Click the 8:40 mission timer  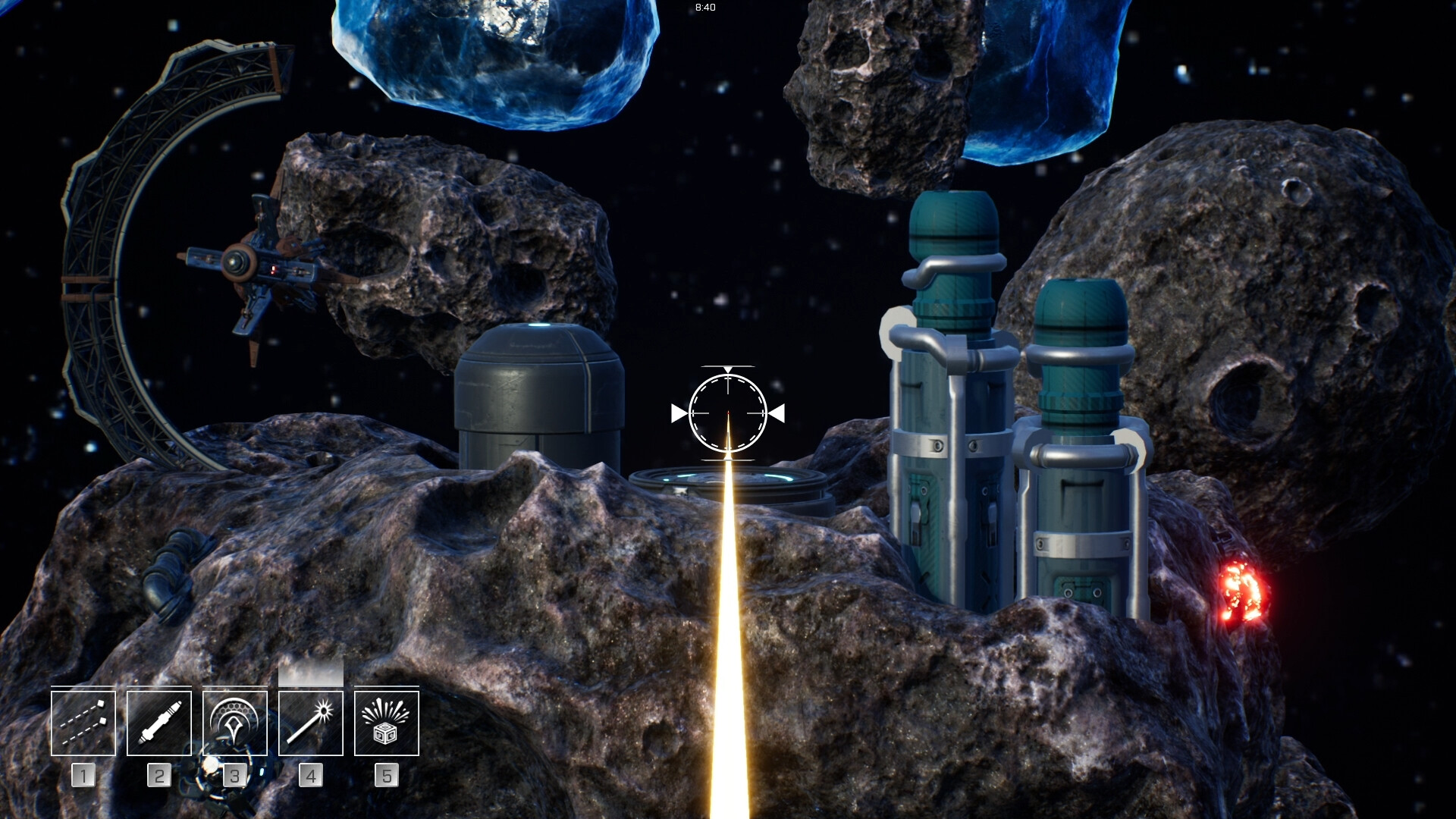click(x=704, y=9)
